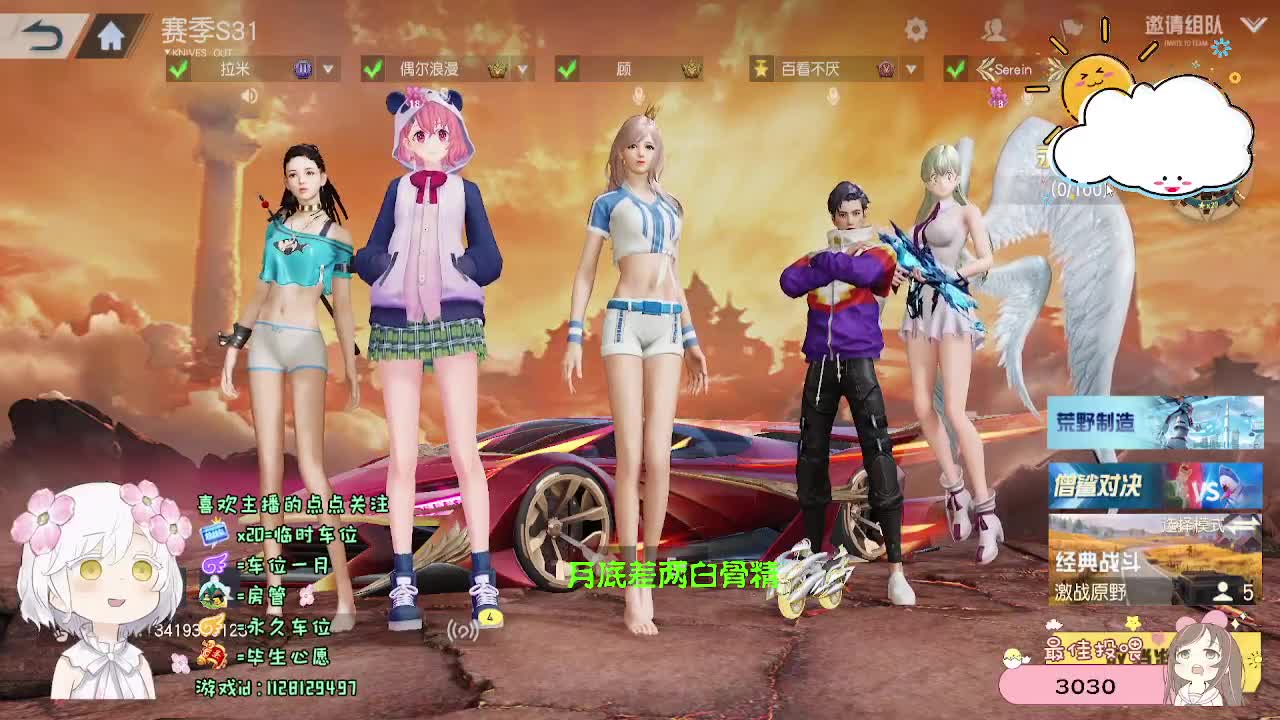This screenshot has width=1280, height=720.
Task: Toggle 偶尔浪漫's ready checkmark
Action: [371, 69]
